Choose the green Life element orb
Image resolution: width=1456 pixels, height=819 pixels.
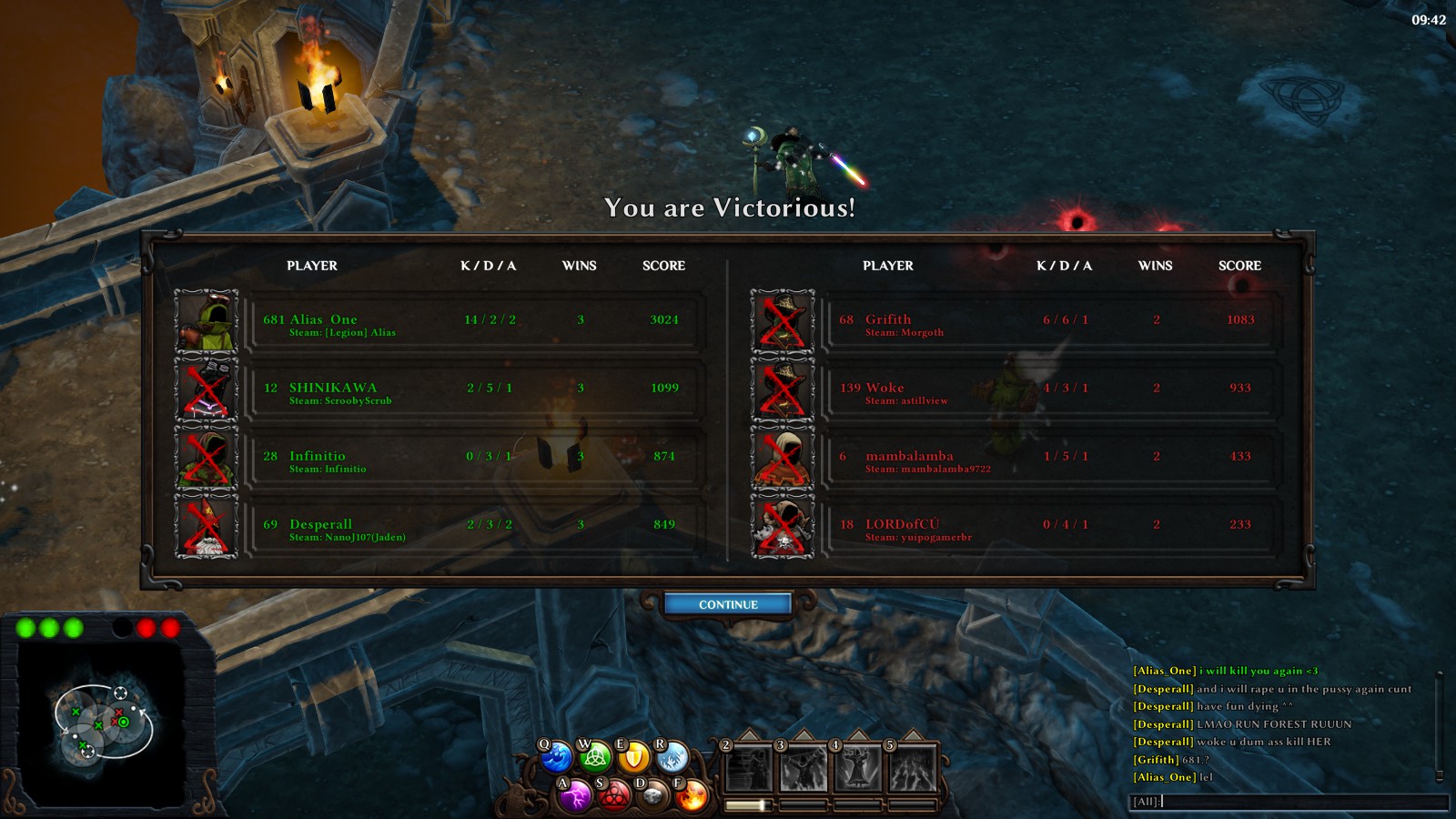tap(595, 757)
